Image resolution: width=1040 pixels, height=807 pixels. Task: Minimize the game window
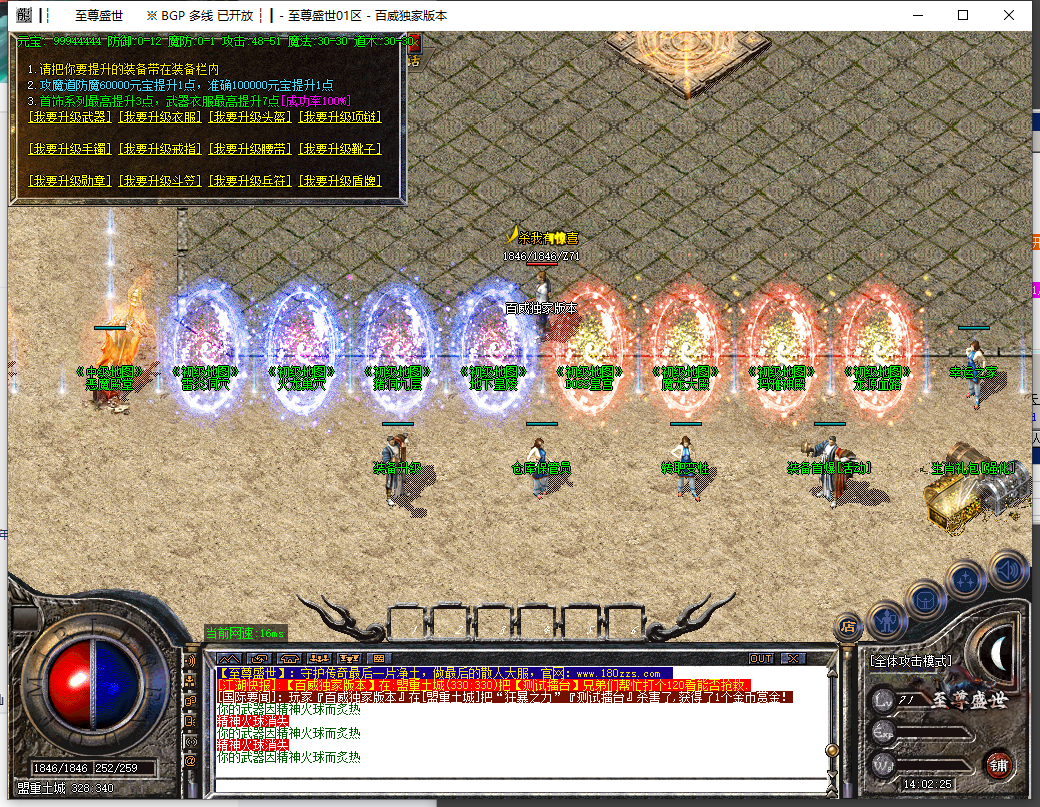(x=918, y=15)
